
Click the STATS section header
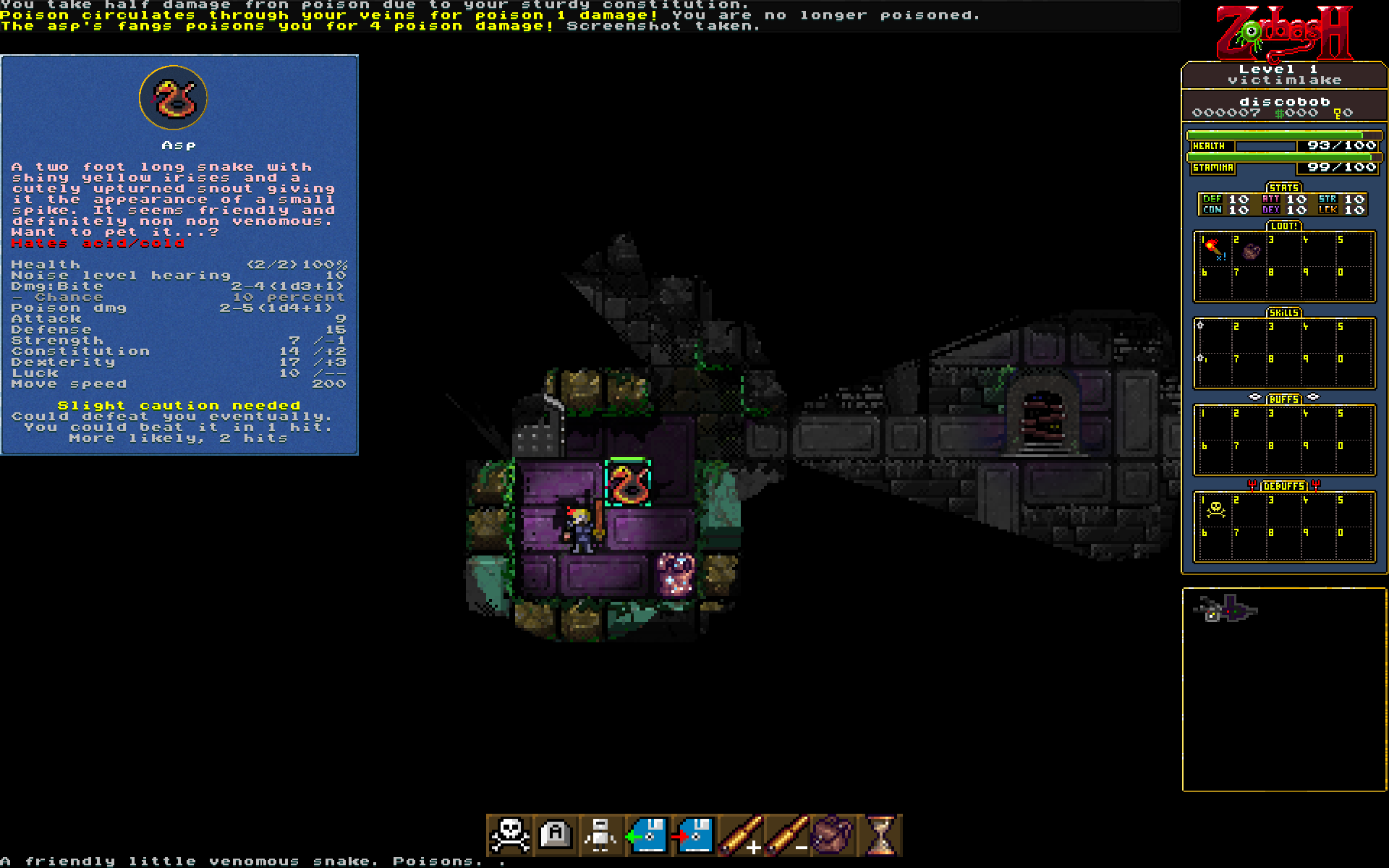tap(1283, 188)
